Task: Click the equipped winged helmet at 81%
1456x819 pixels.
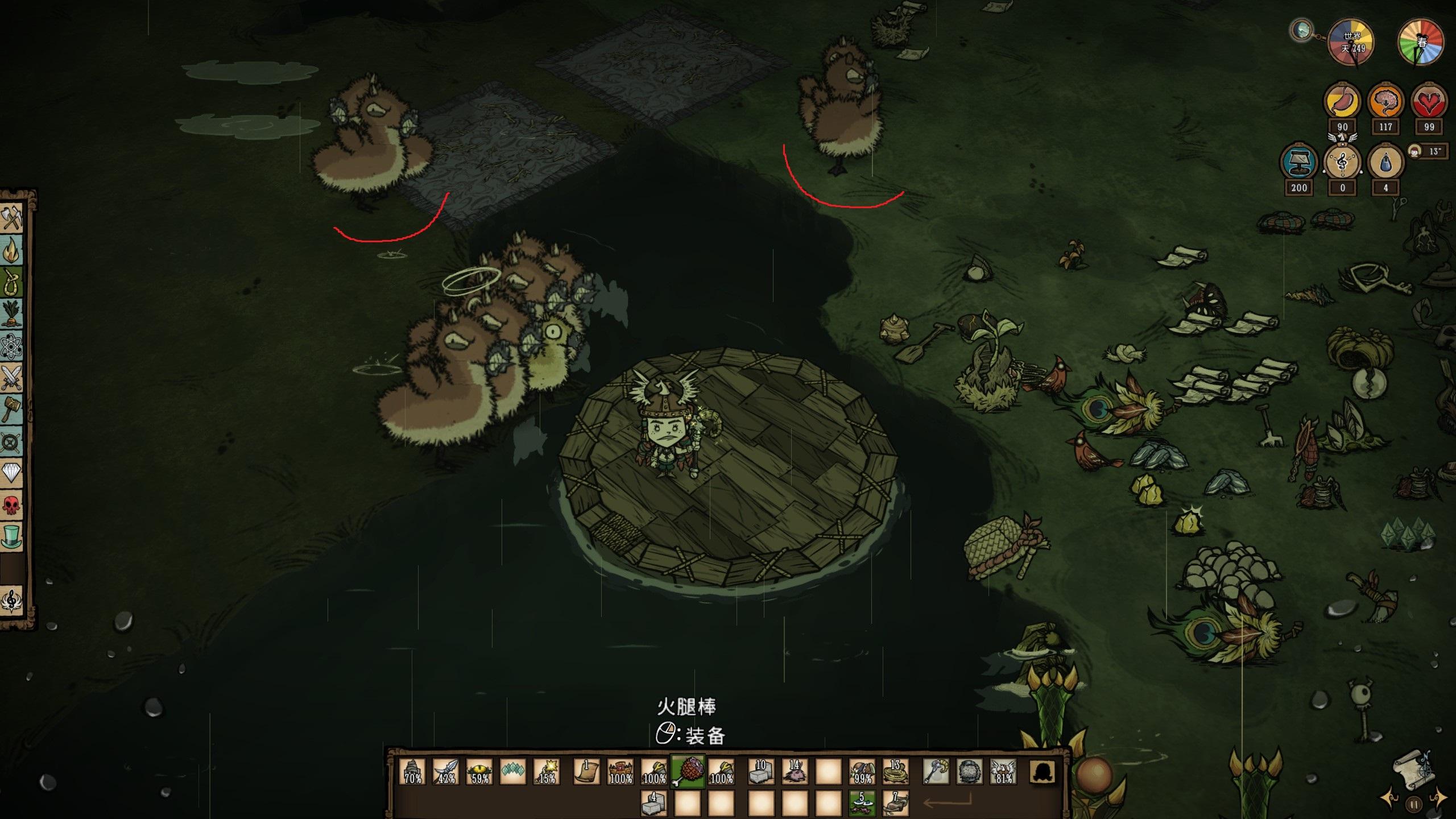Action: click(1003, 772)
